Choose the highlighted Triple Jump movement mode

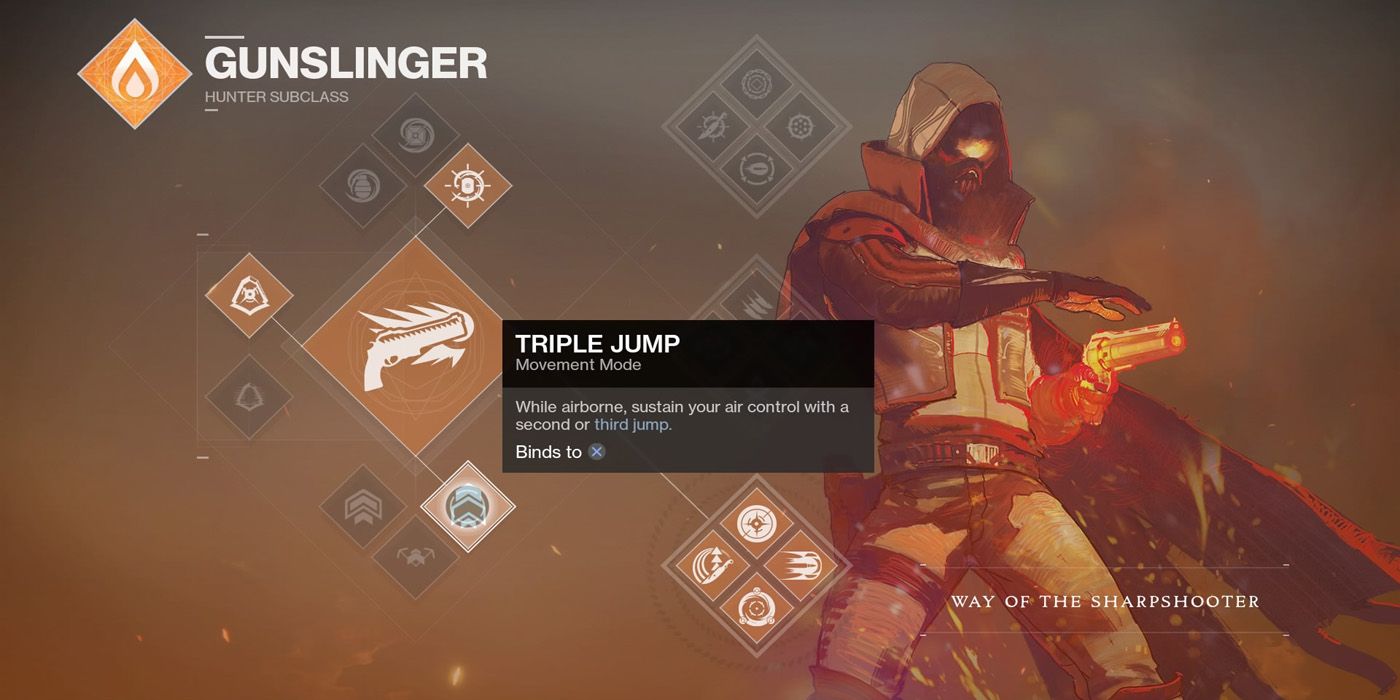coord(468,506)
